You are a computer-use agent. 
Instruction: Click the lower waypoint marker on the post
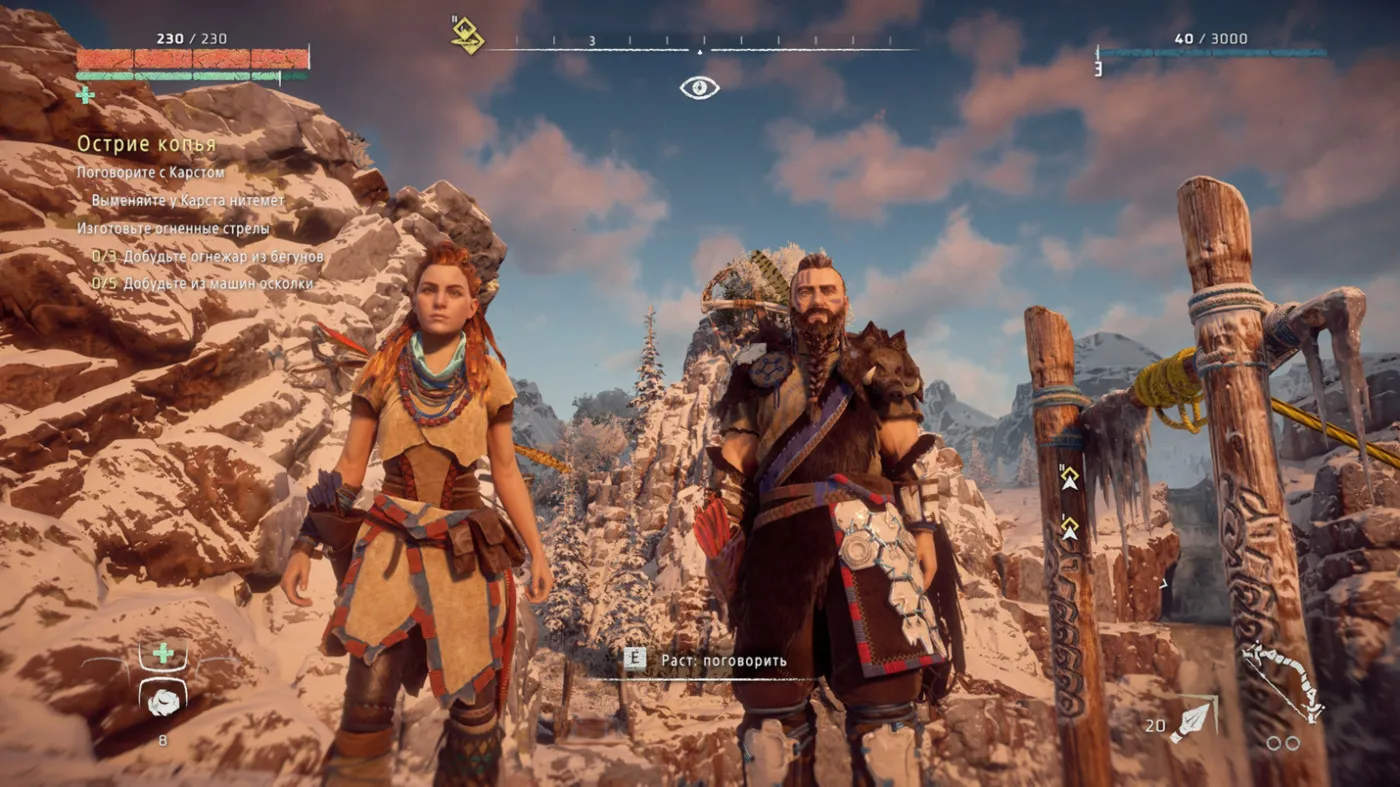[1069, 527]
